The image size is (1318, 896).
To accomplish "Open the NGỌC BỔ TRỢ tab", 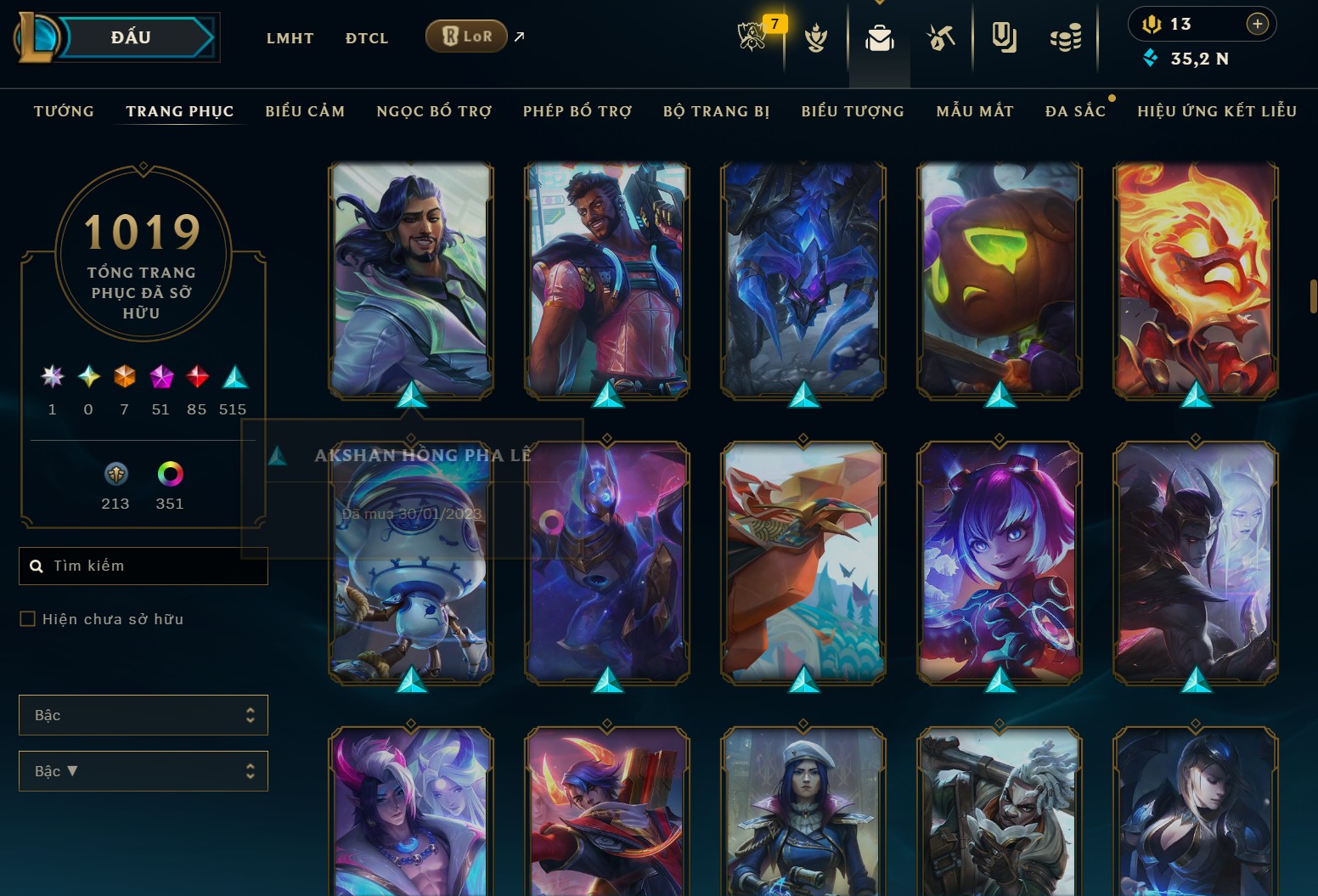I will [434, 111].
